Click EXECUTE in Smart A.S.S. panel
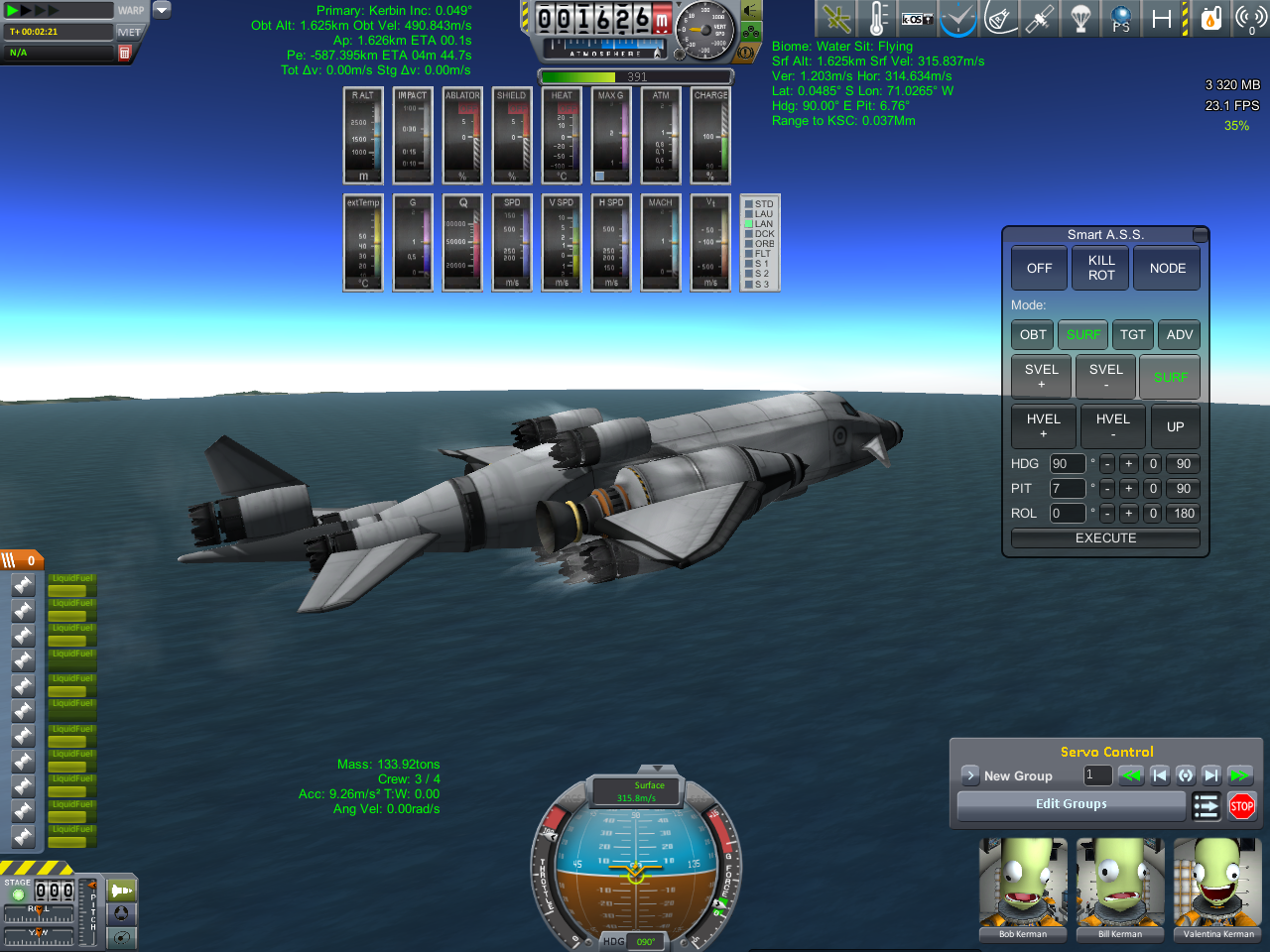Image resolution: width=1270 pixels, height=952 pixels. [x=1105, y=538]
